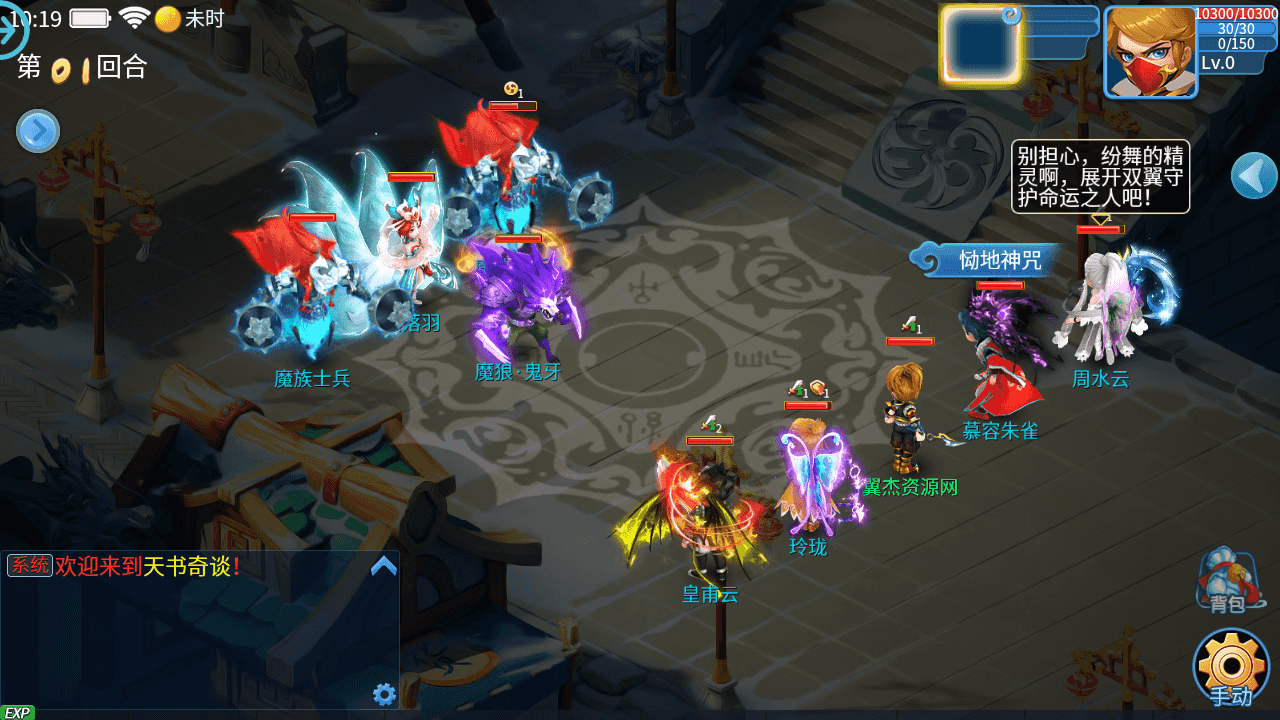This screenshot has width=1280, height=720.
Task: Click the blue left-arrow panel button
Action: point(1254,176)
